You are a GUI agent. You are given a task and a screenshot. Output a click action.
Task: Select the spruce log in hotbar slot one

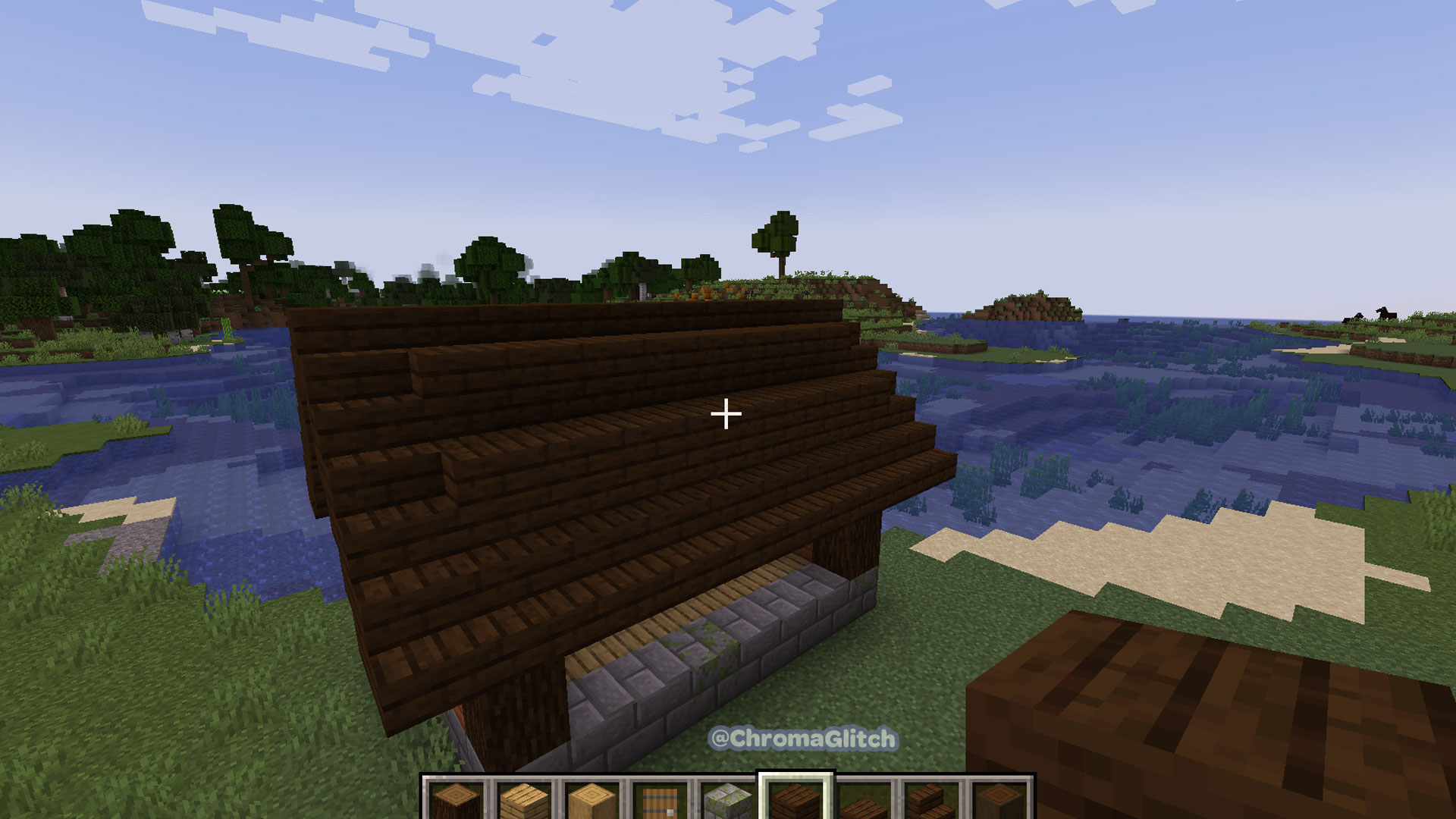point(454,802)
